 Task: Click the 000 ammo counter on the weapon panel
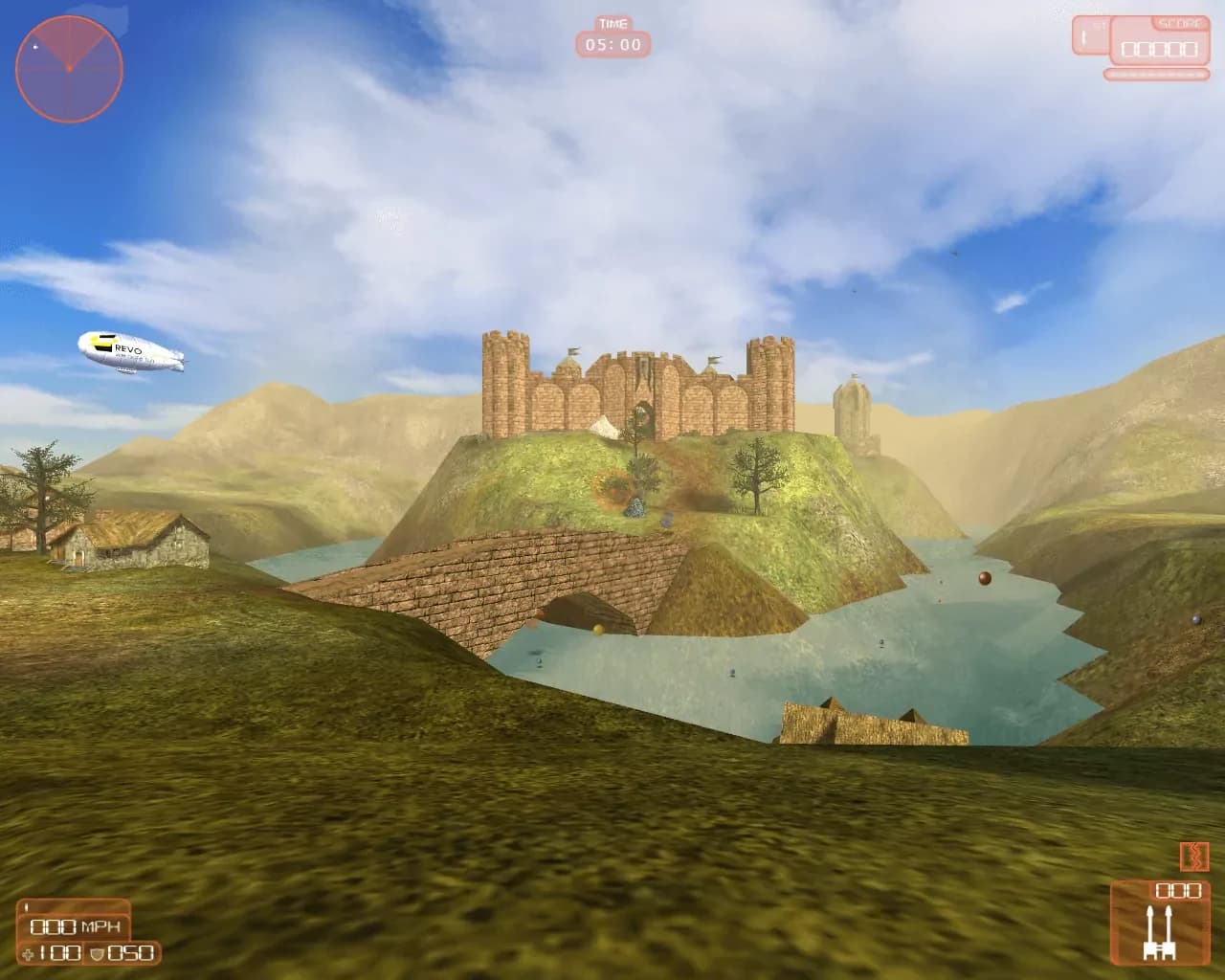(x=1180, y=891)
